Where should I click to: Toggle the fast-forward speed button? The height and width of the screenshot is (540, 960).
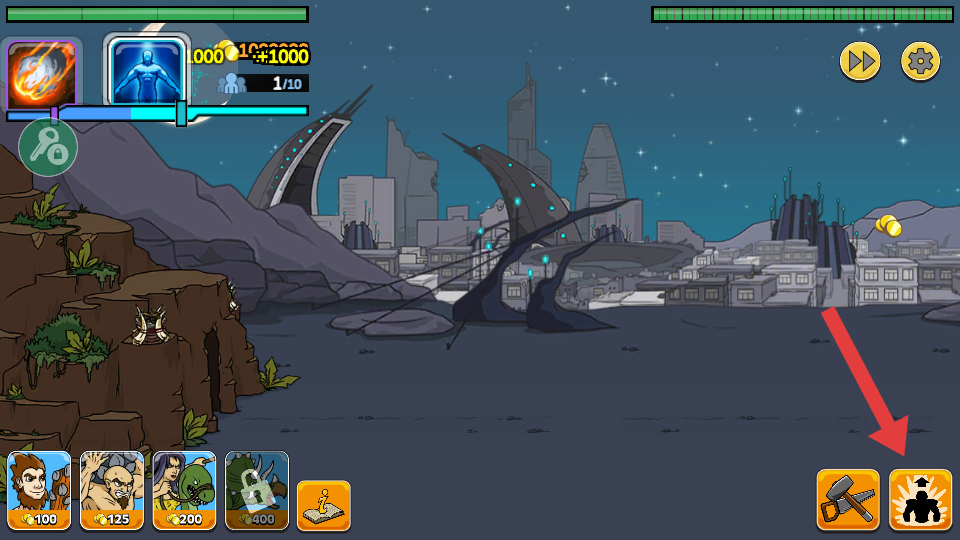859,62
